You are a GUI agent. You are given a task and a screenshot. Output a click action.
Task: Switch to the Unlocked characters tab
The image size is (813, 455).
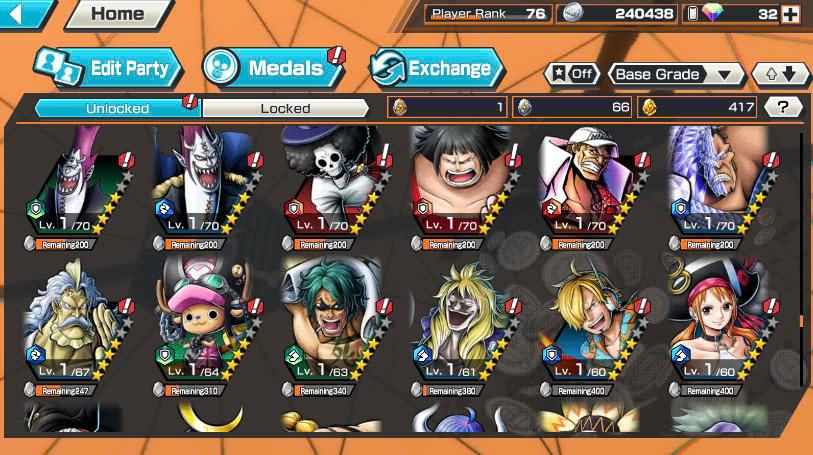117,108
